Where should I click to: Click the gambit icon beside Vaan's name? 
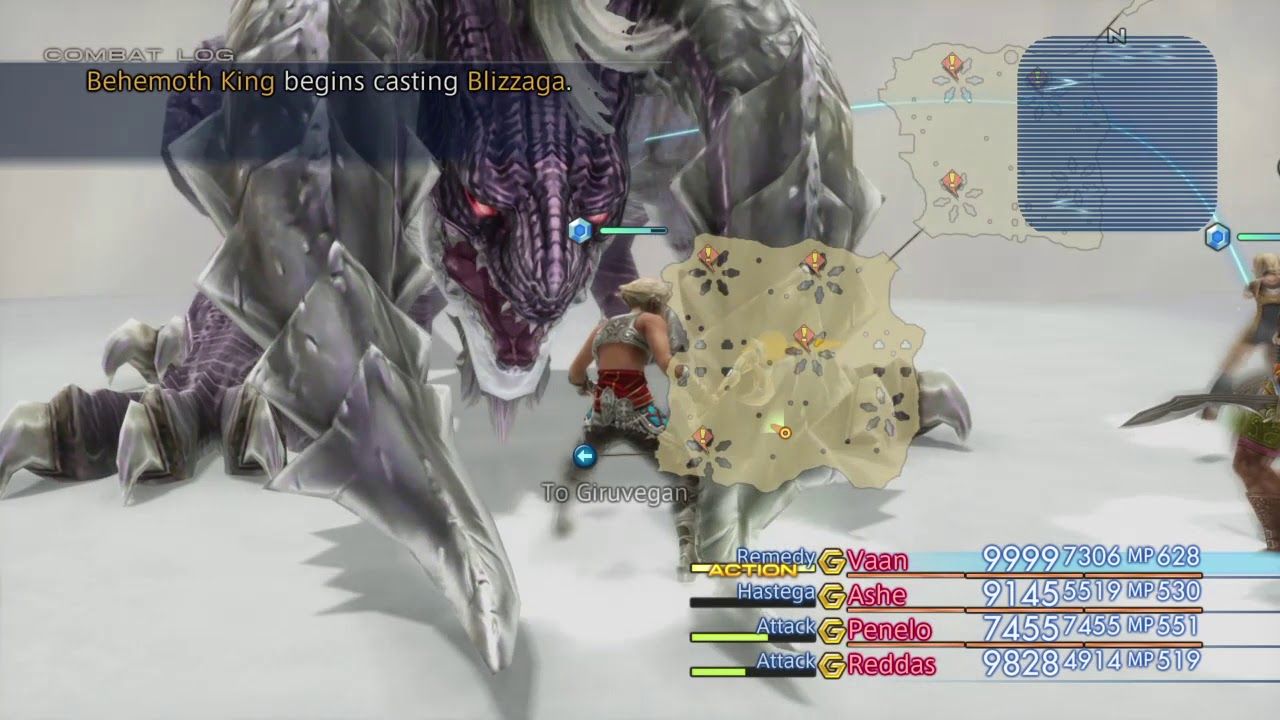click(x=832, y=560)
